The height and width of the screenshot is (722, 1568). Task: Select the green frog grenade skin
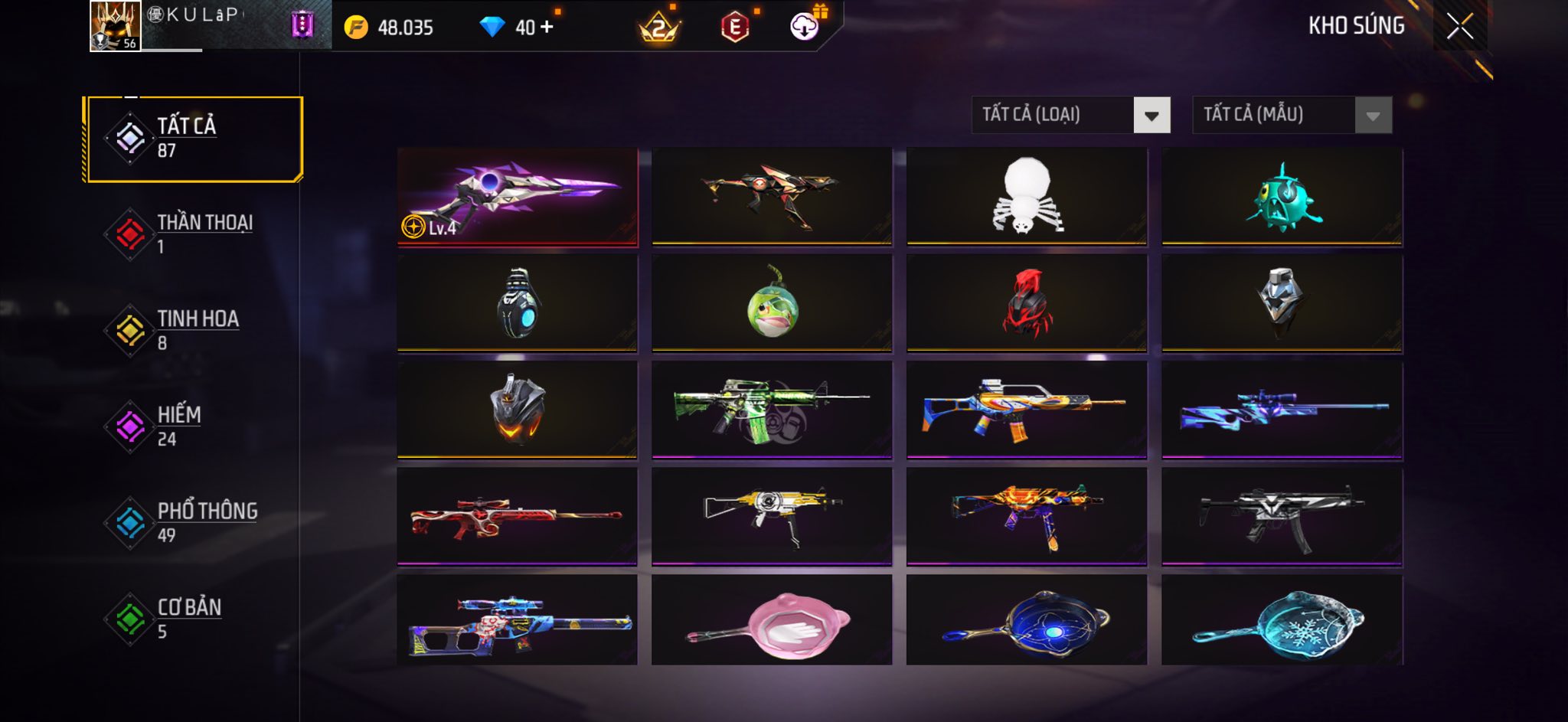tap(772, 303)
